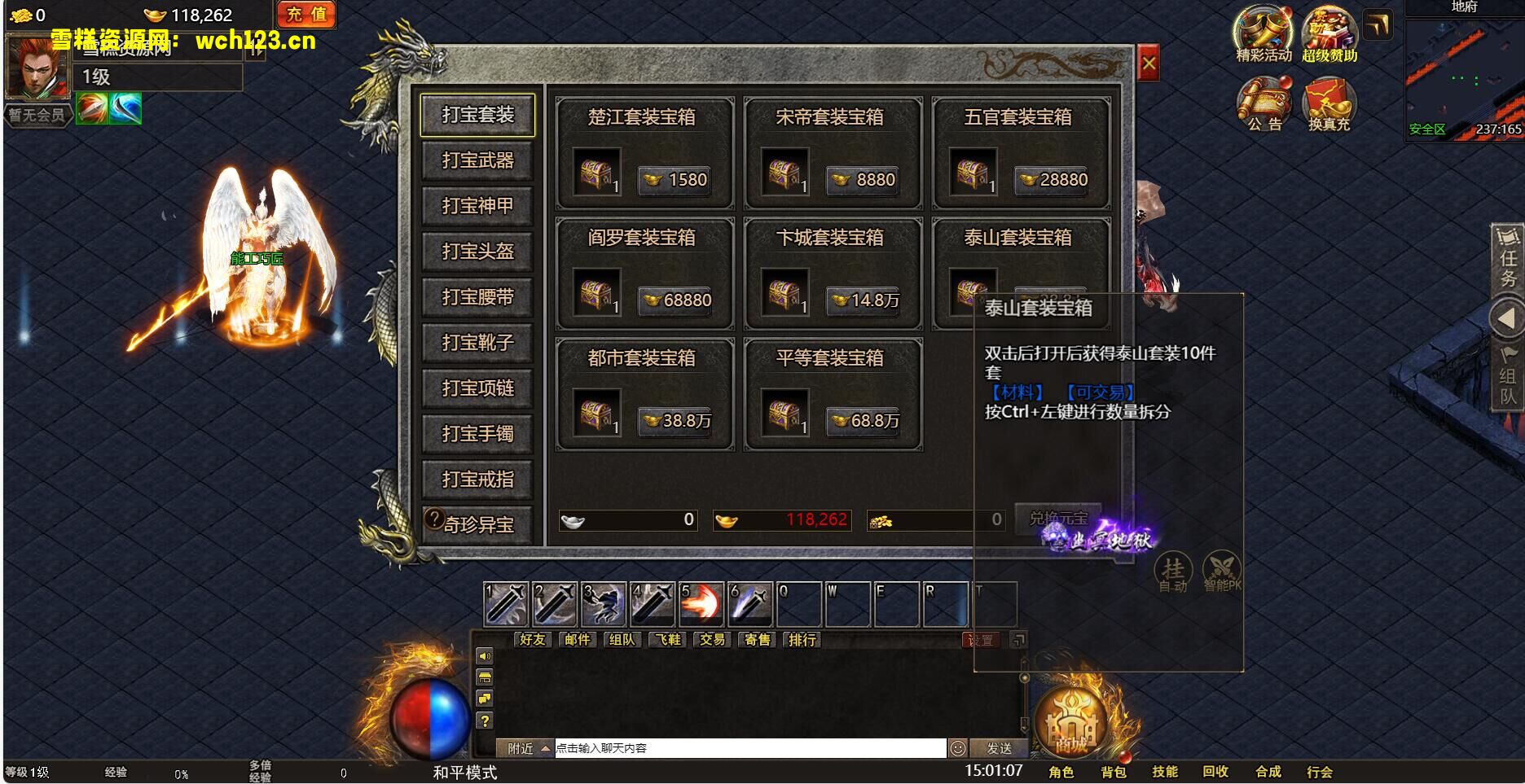Screen dimensions: 1525x784
Task: Buy the 五官套装宝箱 for 28880
Action: click(1051, 180)
